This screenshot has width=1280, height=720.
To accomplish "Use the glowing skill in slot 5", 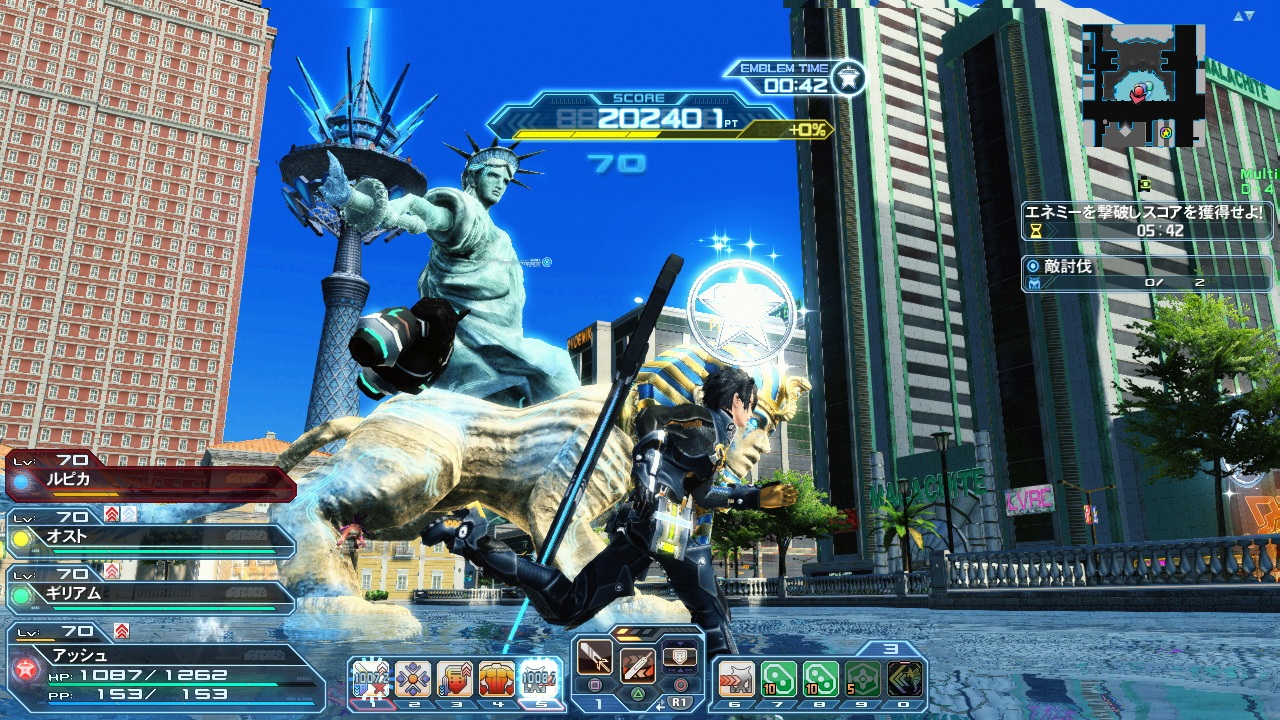I will point(539,680).
